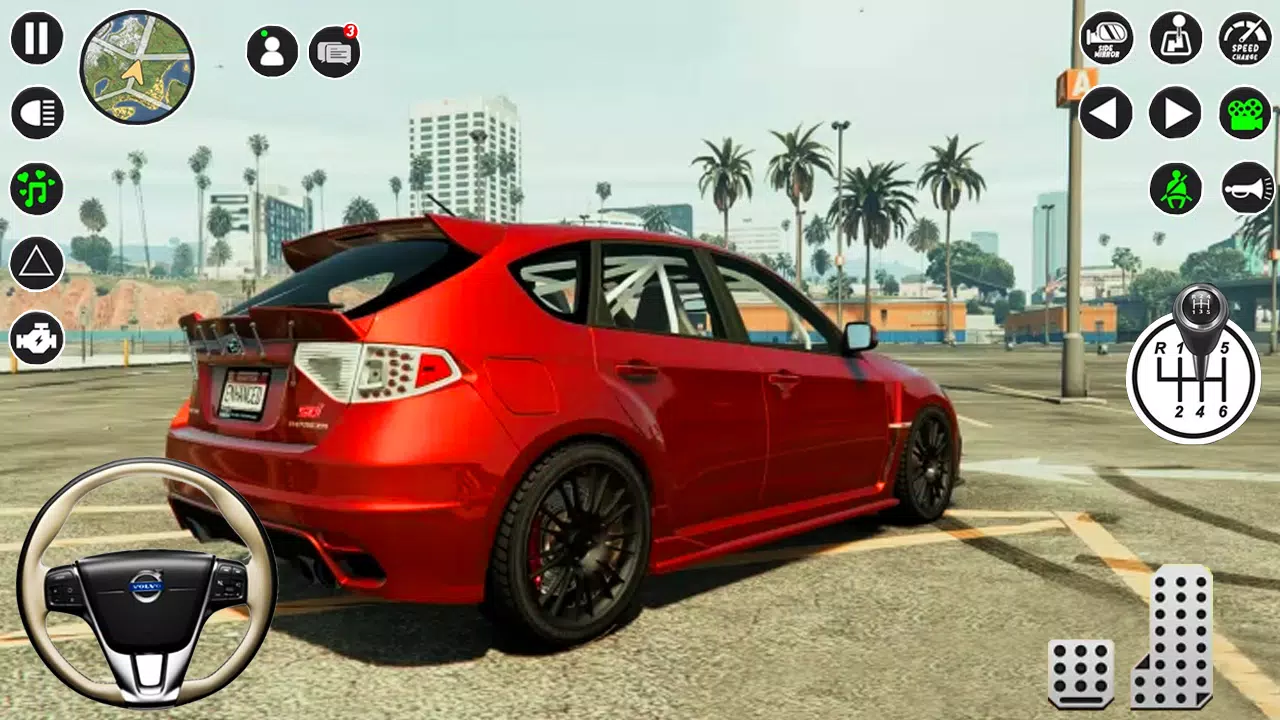The width and height of the screenshot is (1280, 720).
Task: Open the in-game music player
Action: pos(35,190)
